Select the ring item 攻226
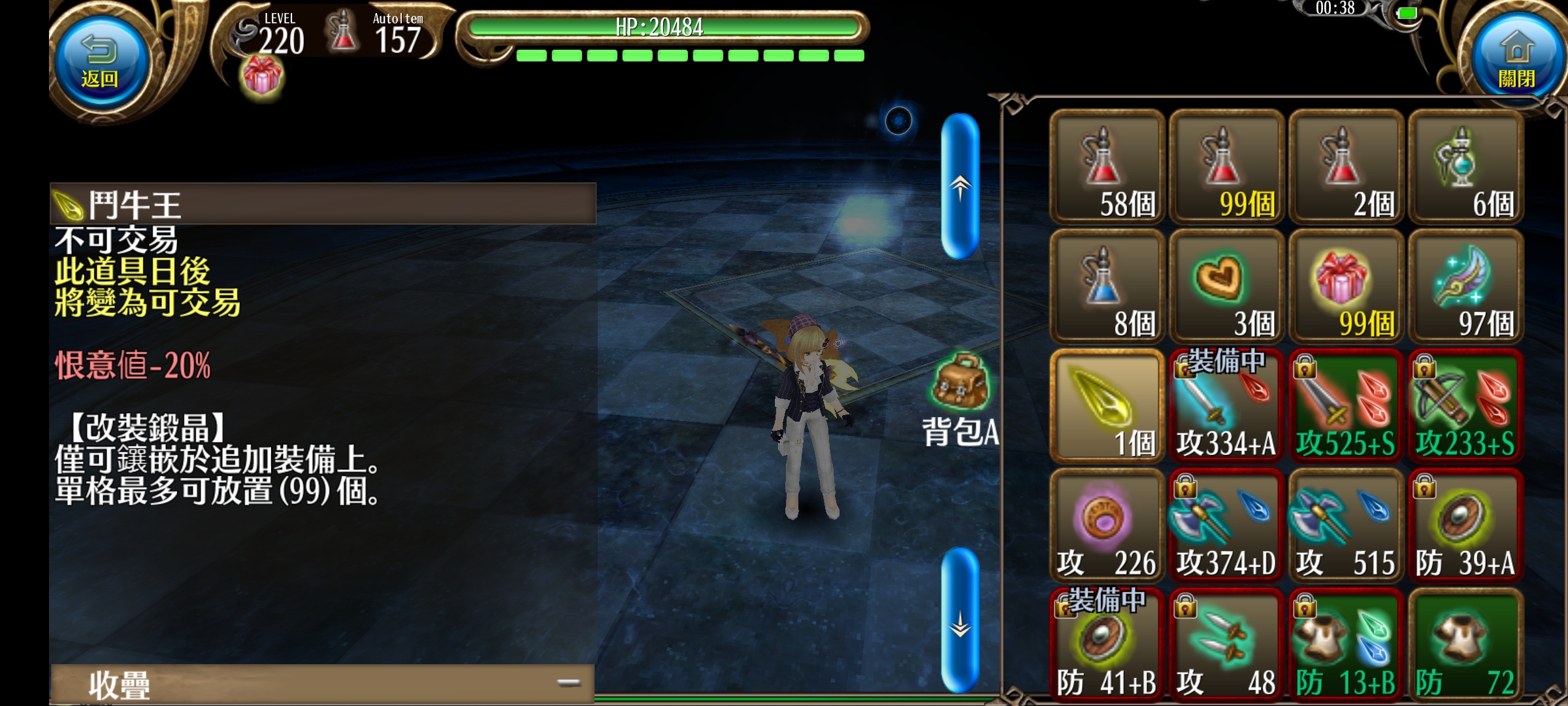The width and height of the screenshot is (1568, 706). (1107, 525)
